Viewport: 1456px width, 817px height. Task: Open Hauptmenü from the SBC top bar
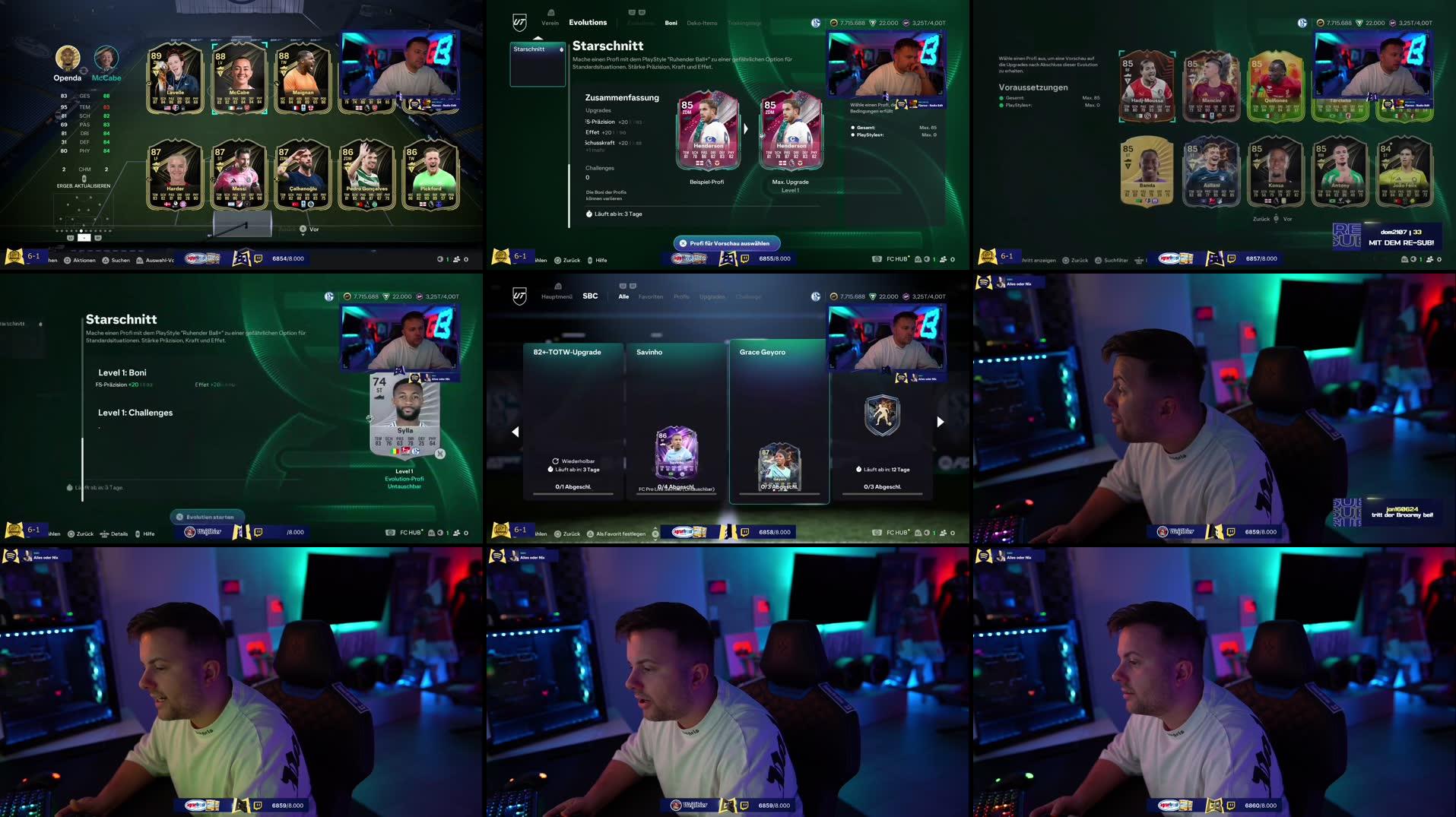(557, 296)
